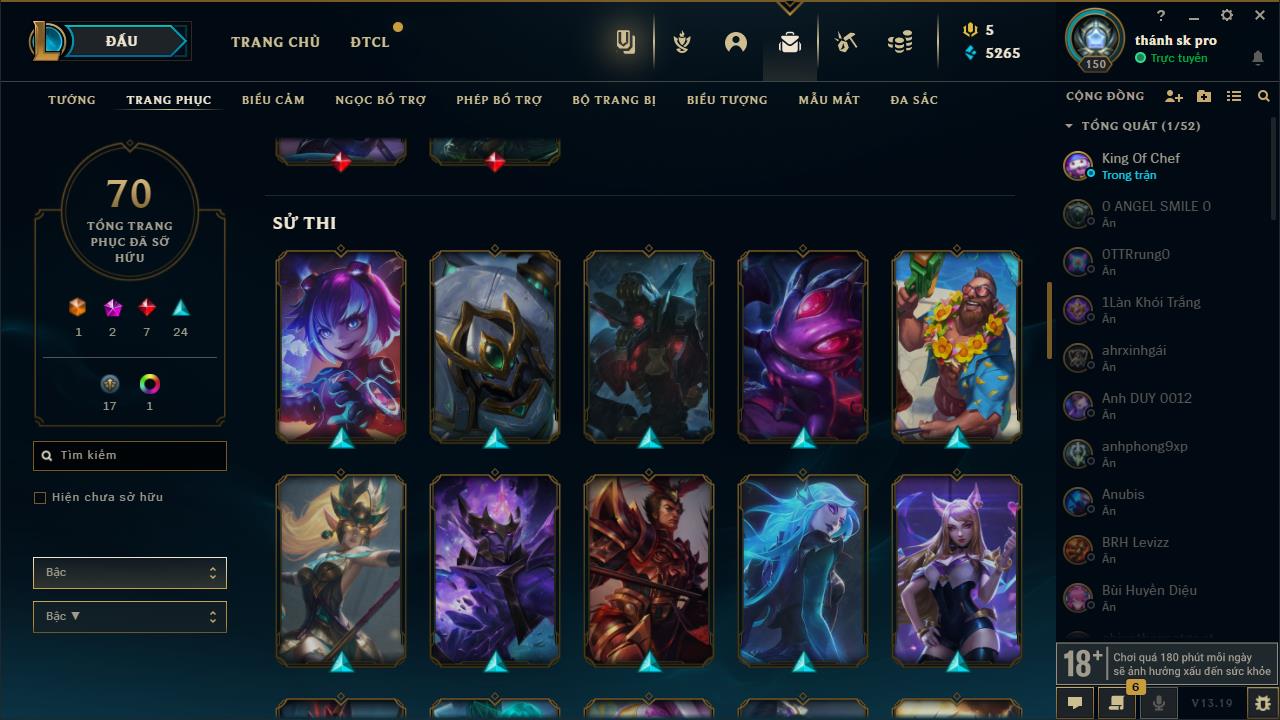Open friend search with the magnifier icon
The width and height of the screenshot is (1280, 720).
coord(1263,96)
